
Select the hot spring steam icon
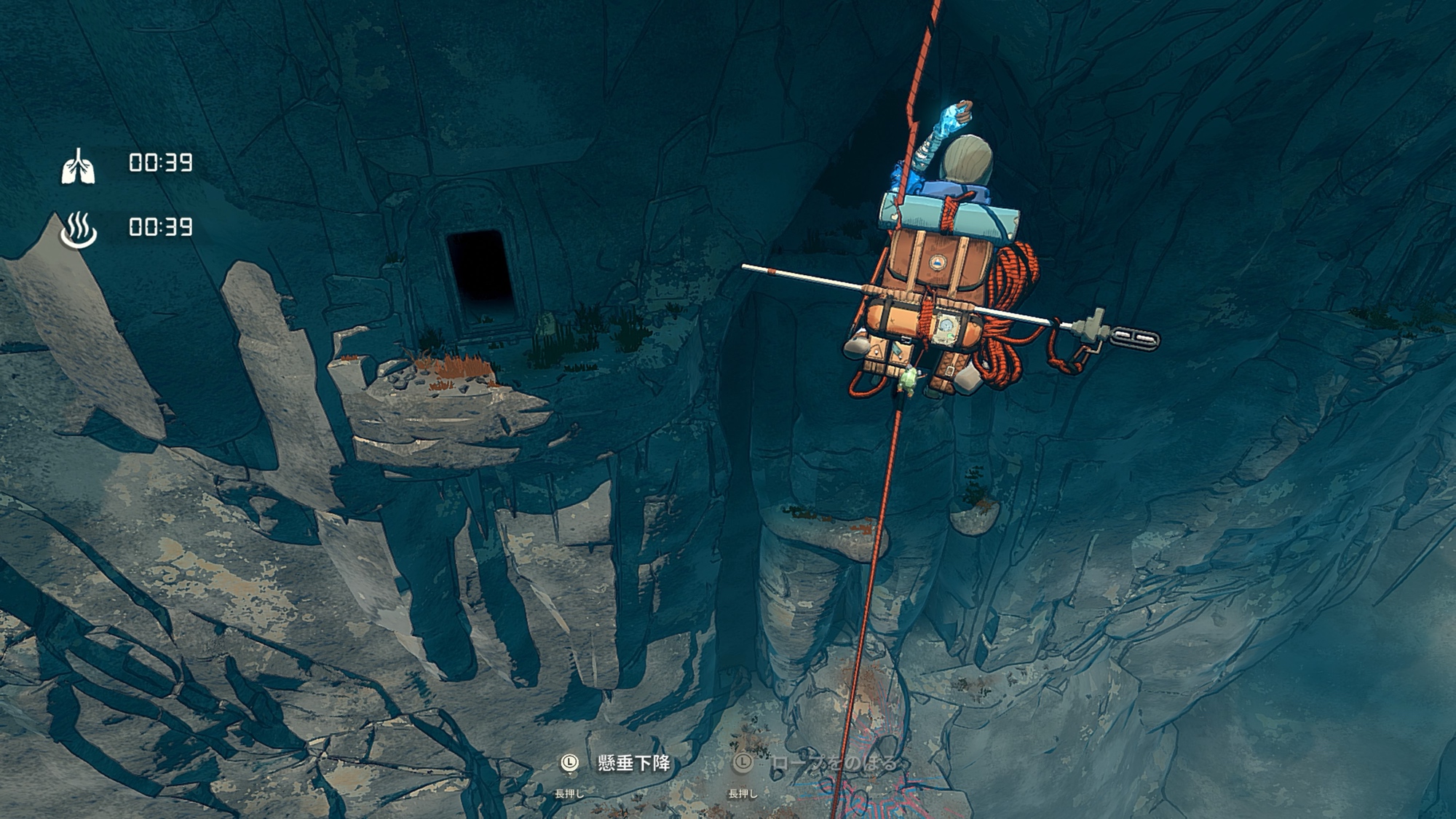[78, 230]
